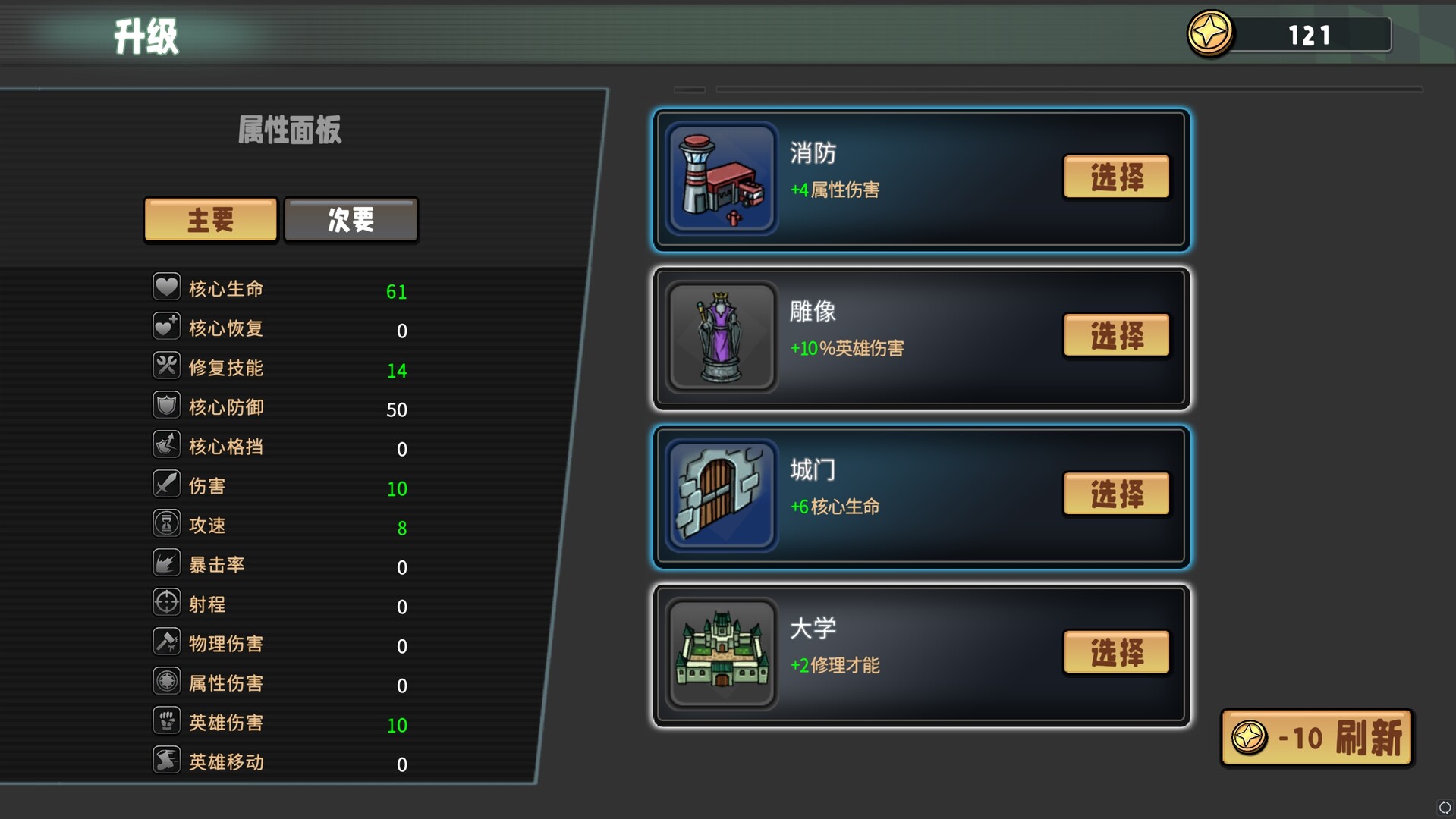Switch to the 主要 tab

(x=210, y=219)
